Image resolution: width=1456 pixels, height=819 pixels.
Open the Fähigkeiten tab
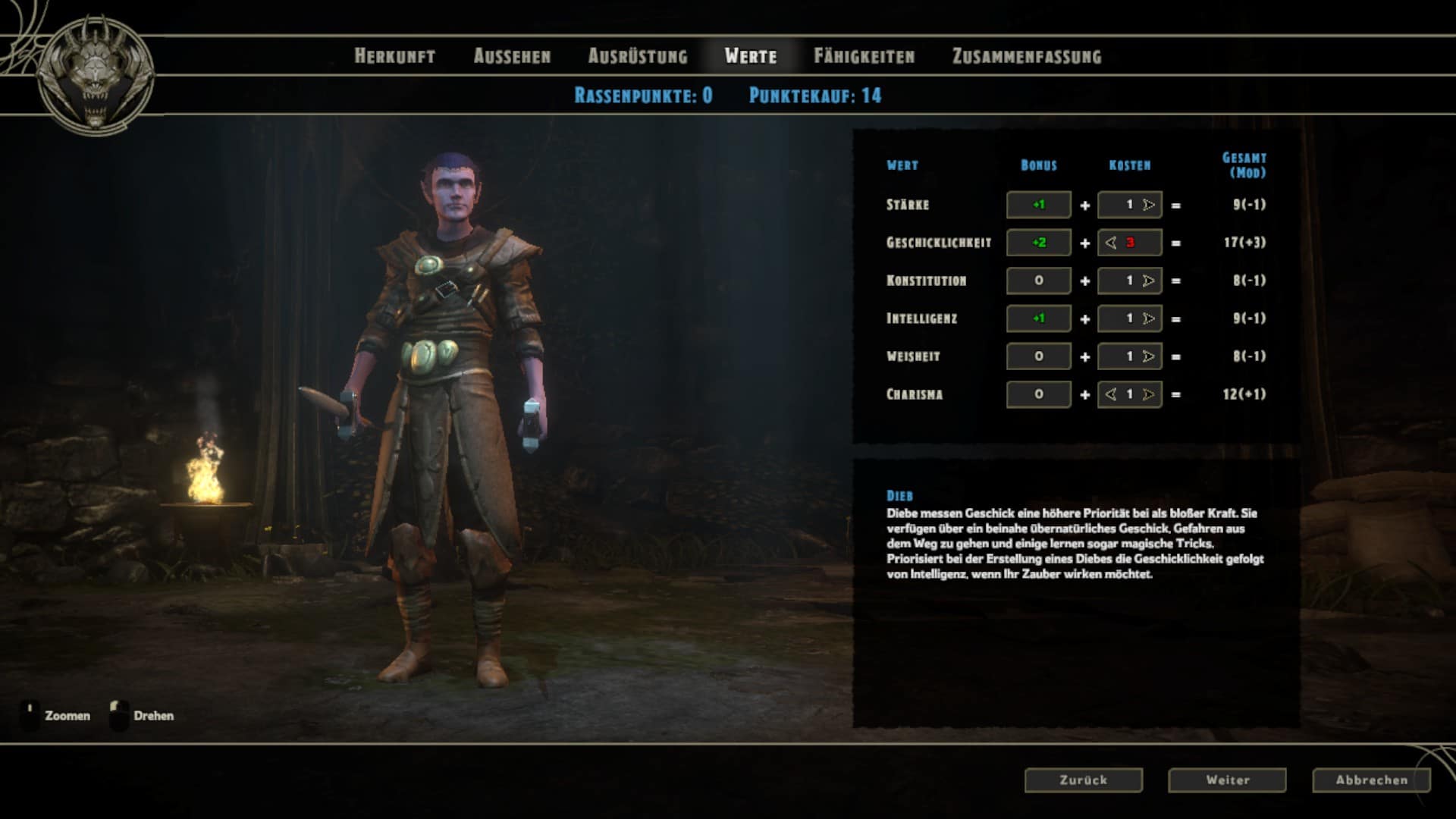[864, 56]
